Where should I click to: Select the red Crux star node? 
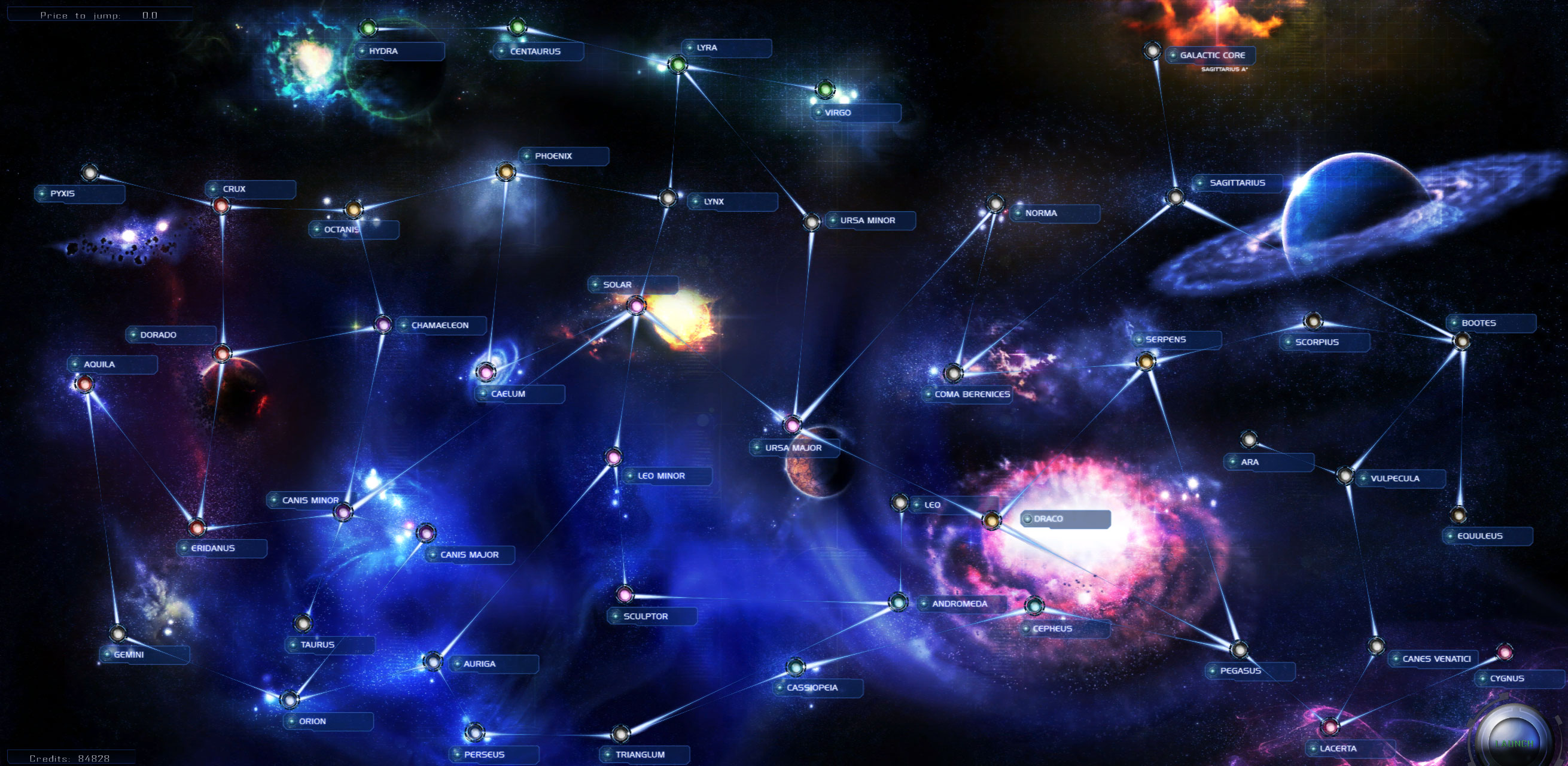coord(221,207)
